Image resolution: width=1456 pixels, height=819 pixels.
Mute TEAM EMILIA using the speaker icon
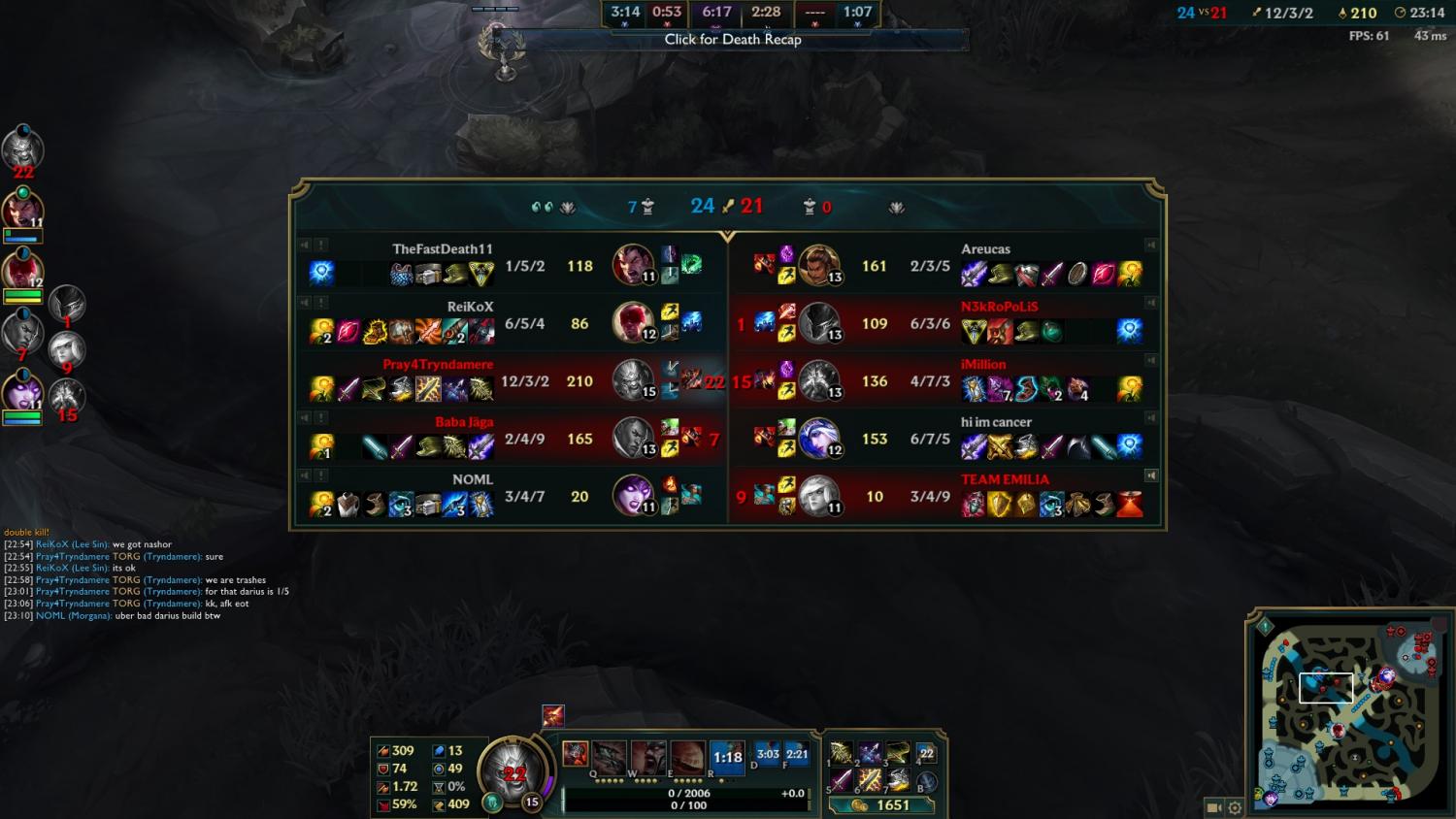click(x=1151, y=475)
